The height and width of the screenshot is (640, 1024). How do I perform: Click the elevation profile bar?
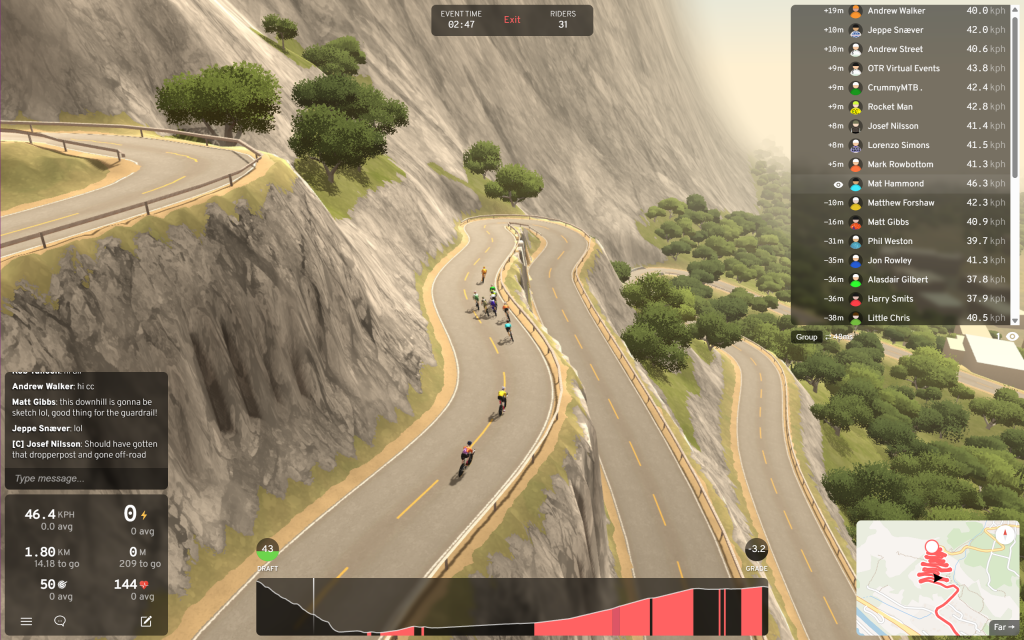point(512,607)
